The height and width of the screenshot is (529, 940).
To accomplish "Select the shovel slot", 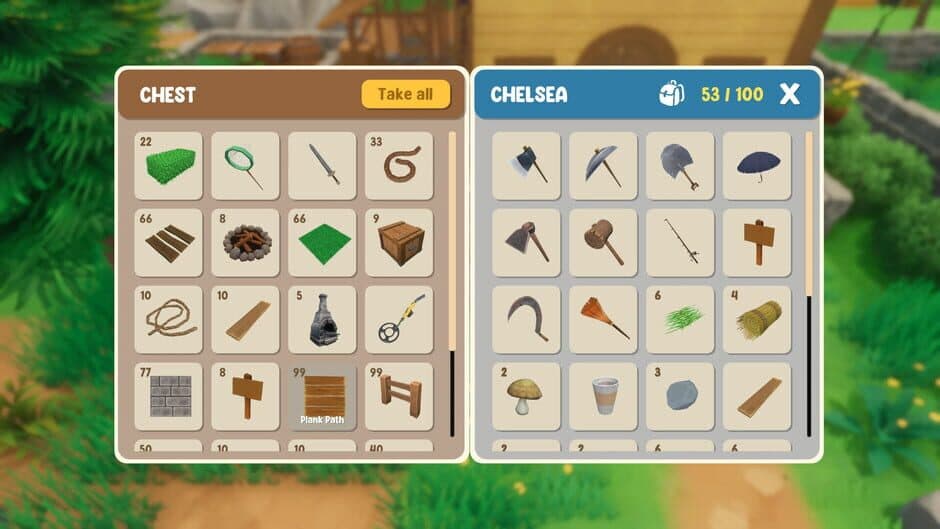I will tap(680, 166).
